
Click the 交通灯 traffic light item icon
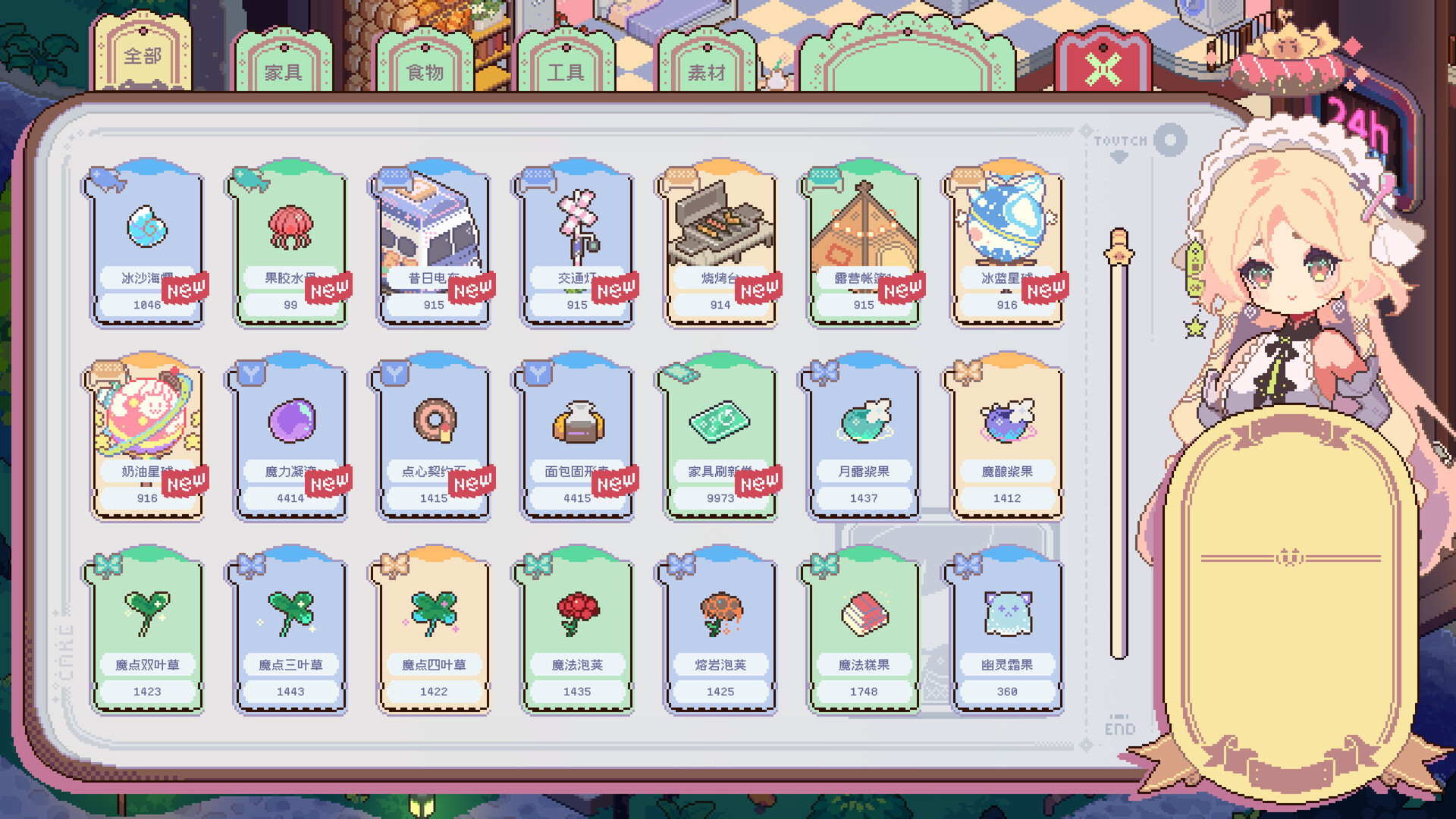[576, 224]
